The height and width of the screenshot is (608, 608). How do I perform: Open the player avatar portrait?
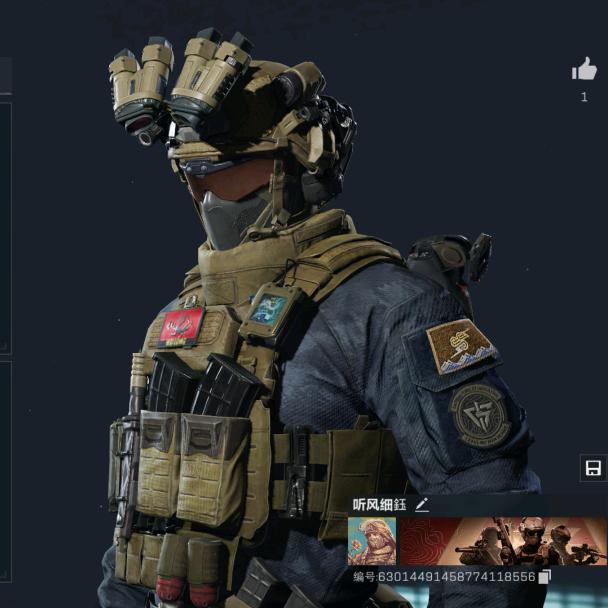(x=372, y=541)
